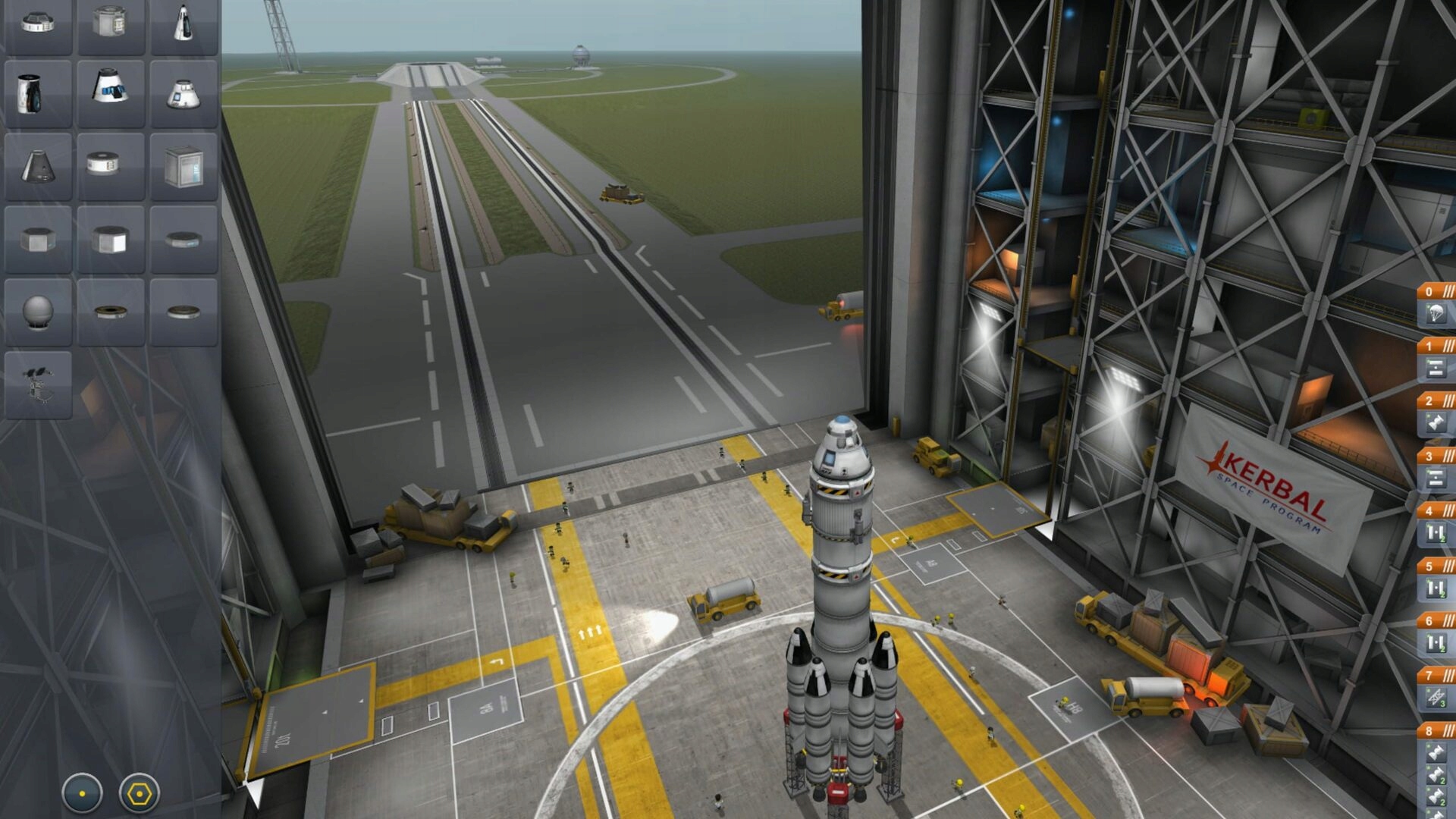The height and width of the screenshot is (819, 1456).
Task: Choose the dark cone-shaped command pod
Action: coord(37,166)
